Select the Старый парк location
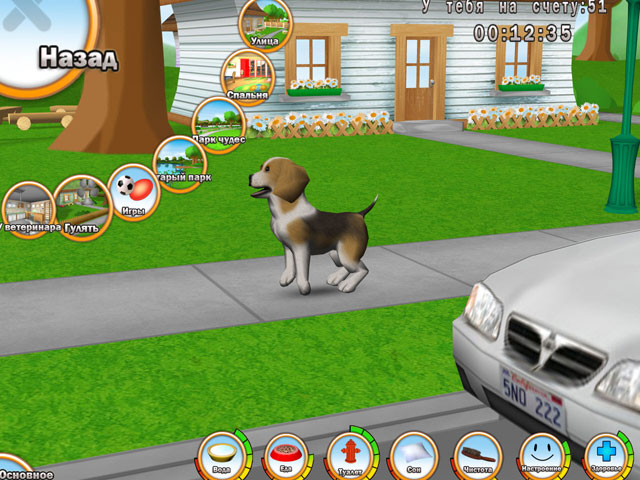This screenshot has height=480, width=640. (x=180, y=162)
